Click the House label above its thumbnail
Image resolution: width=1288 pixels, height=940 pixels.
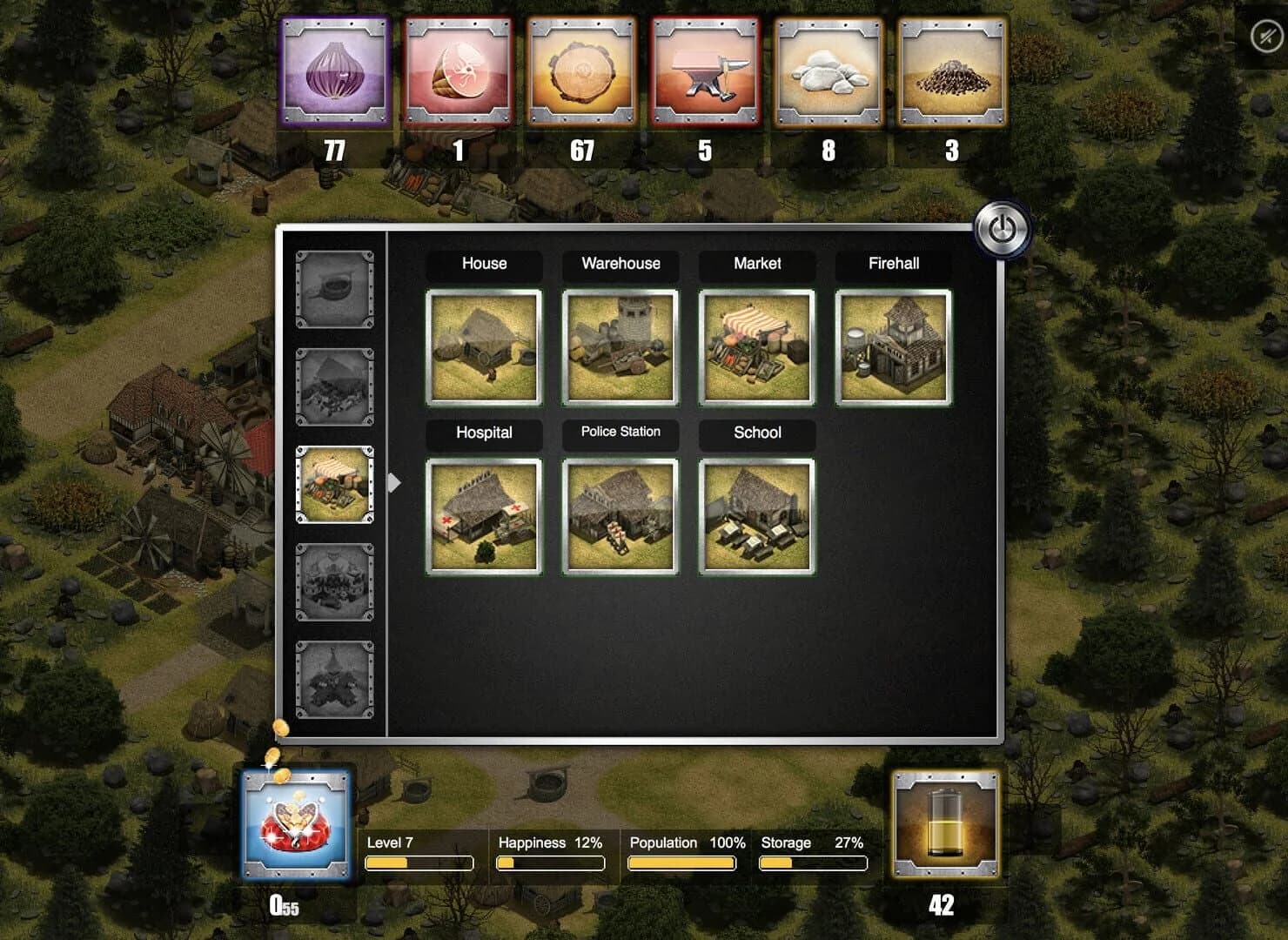pyautogui.click(x=484, y=264)
